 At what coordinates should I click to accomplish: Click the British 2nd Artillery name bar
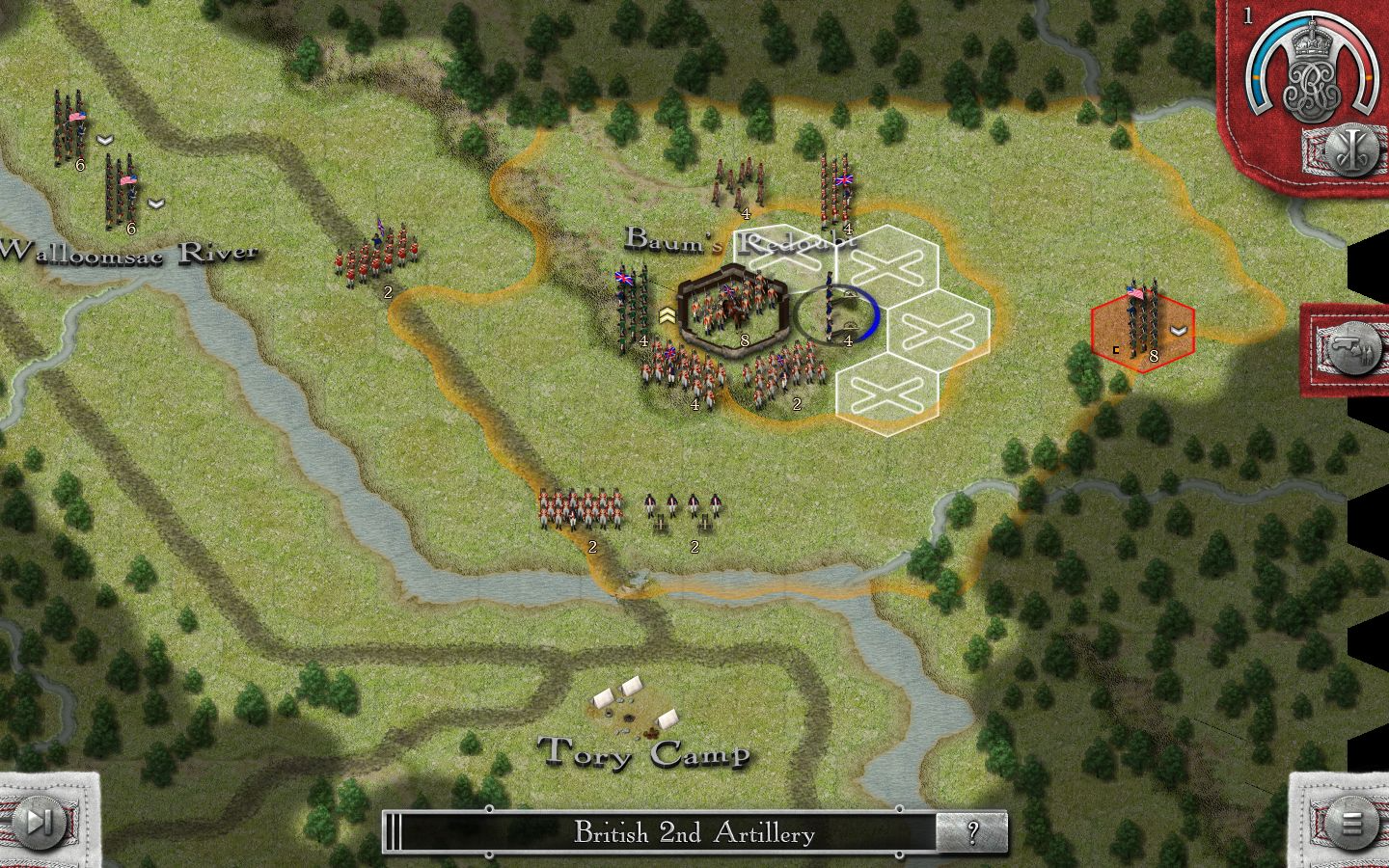[693, 832]
